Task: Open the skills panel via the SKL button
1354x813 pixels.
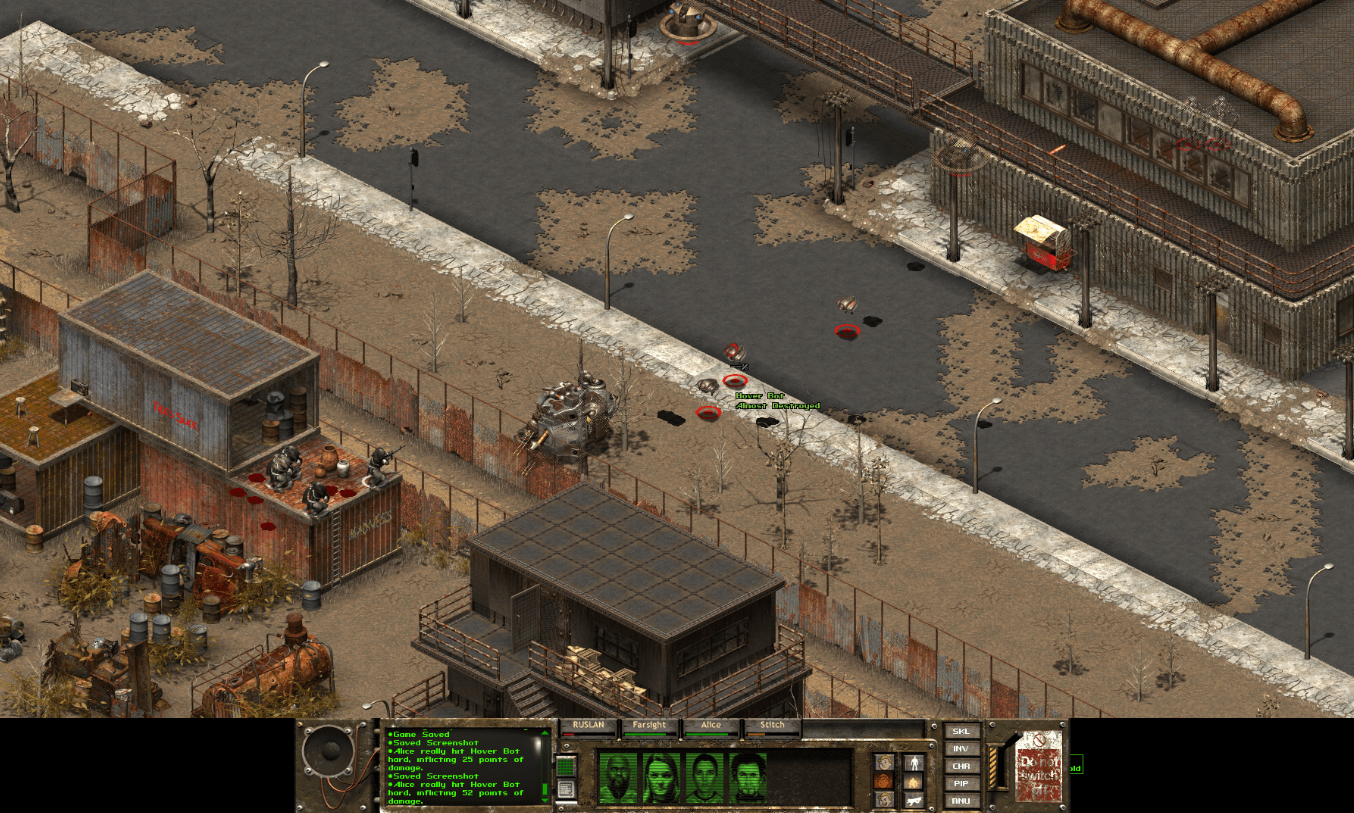Action: tap(961, 731)
